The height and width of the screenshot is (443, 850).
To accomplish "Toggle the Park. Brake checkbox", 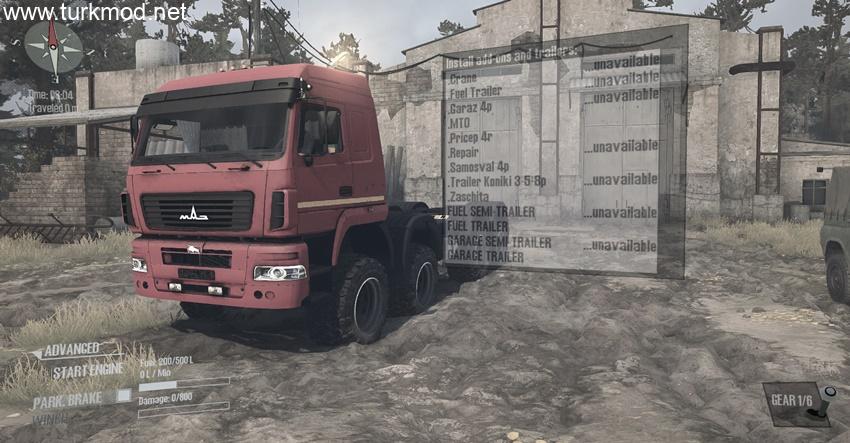I will (x=124, y=396).
